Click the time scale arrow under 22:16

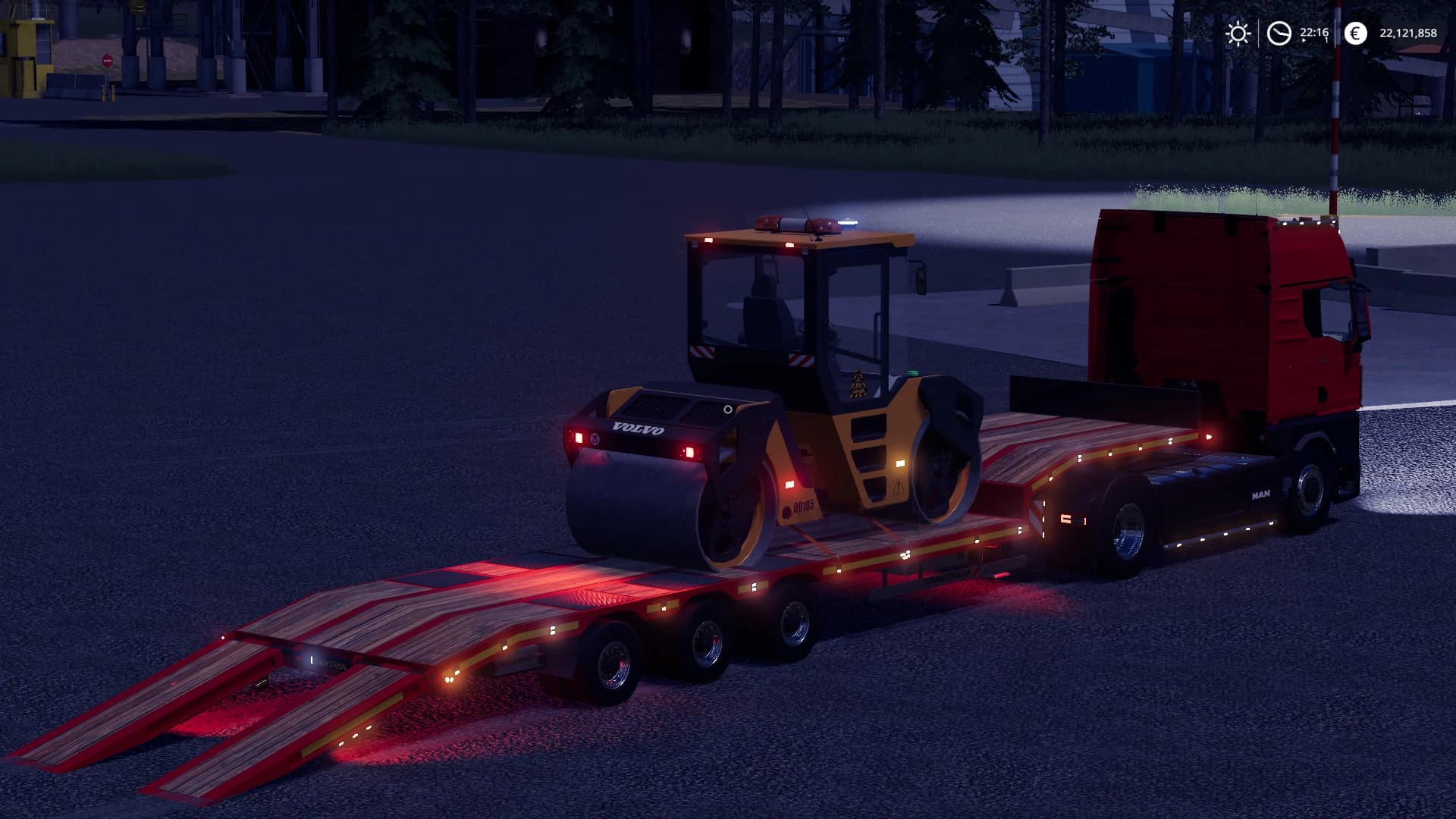click(x=1304, y=39)
